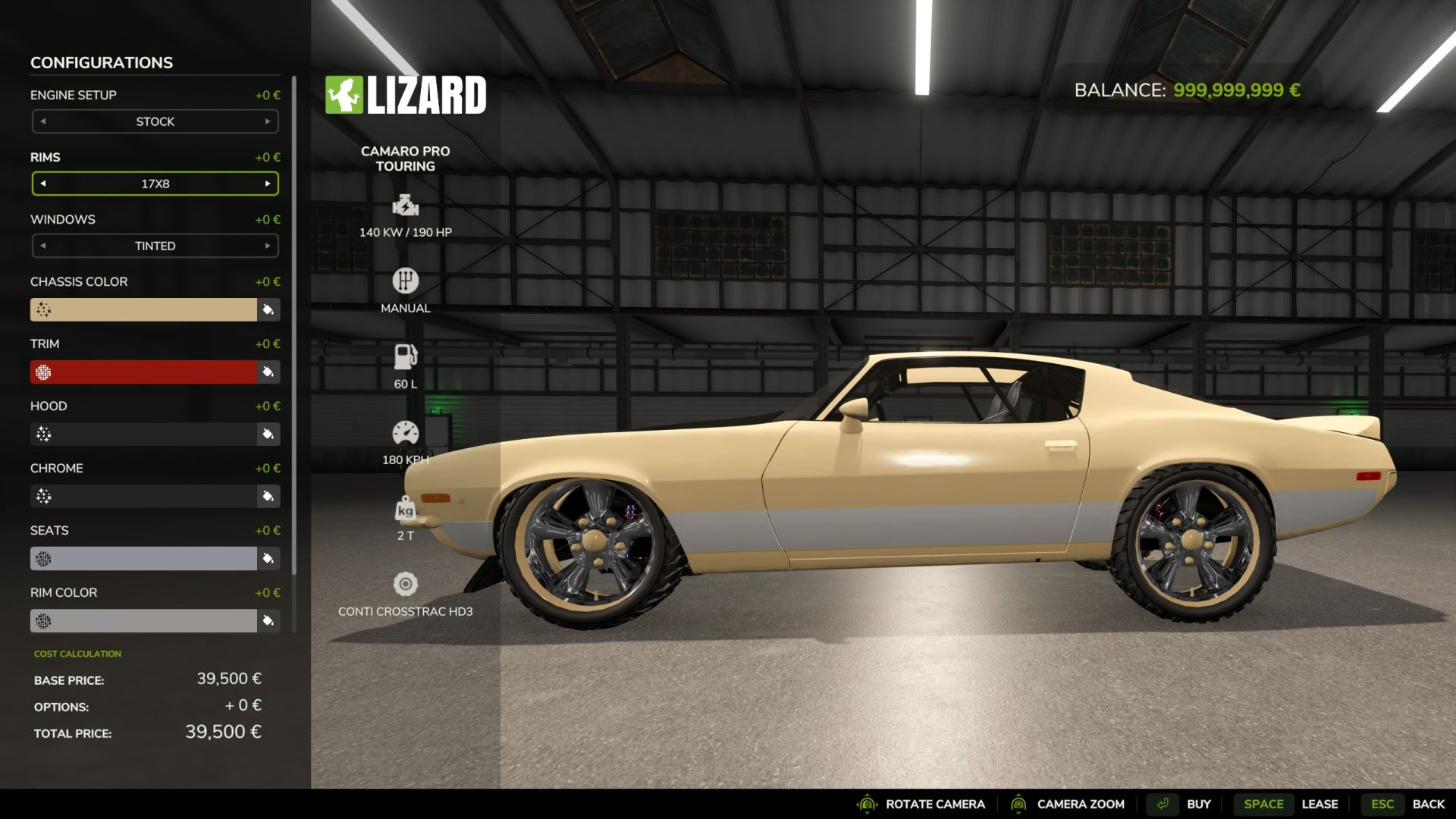Switch engine setup to next option
Viewport: 1456px width, 819px height.
(268, 121)
